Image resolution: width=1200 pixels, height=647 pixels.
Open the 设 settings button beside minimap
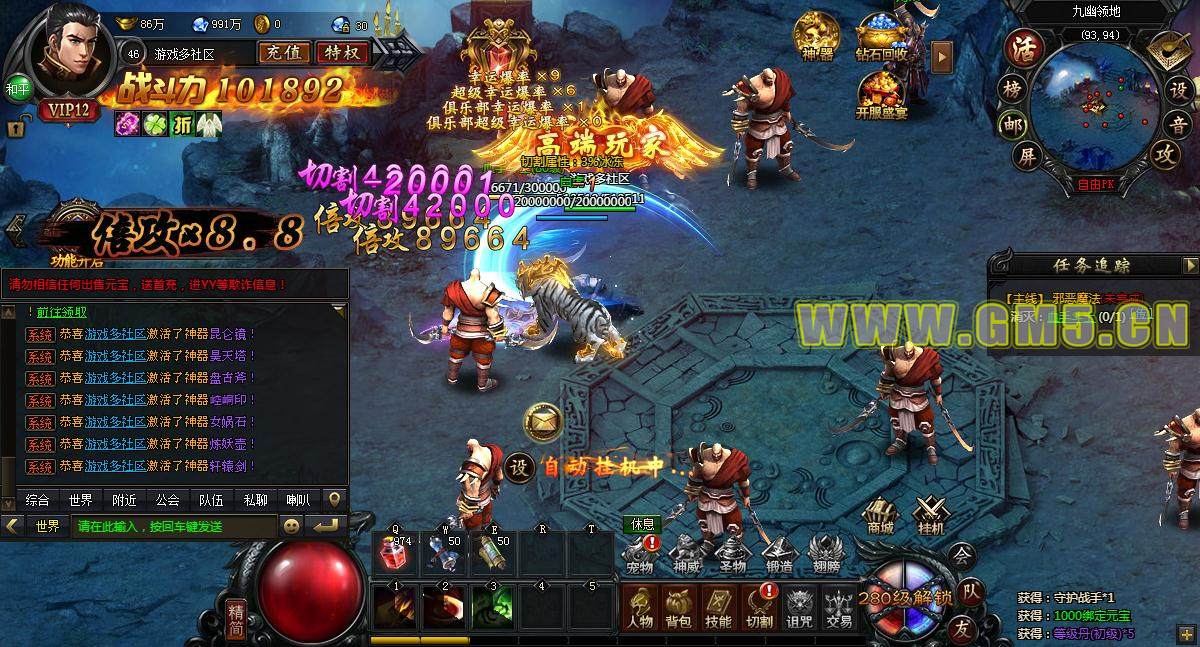point(1179,89)
